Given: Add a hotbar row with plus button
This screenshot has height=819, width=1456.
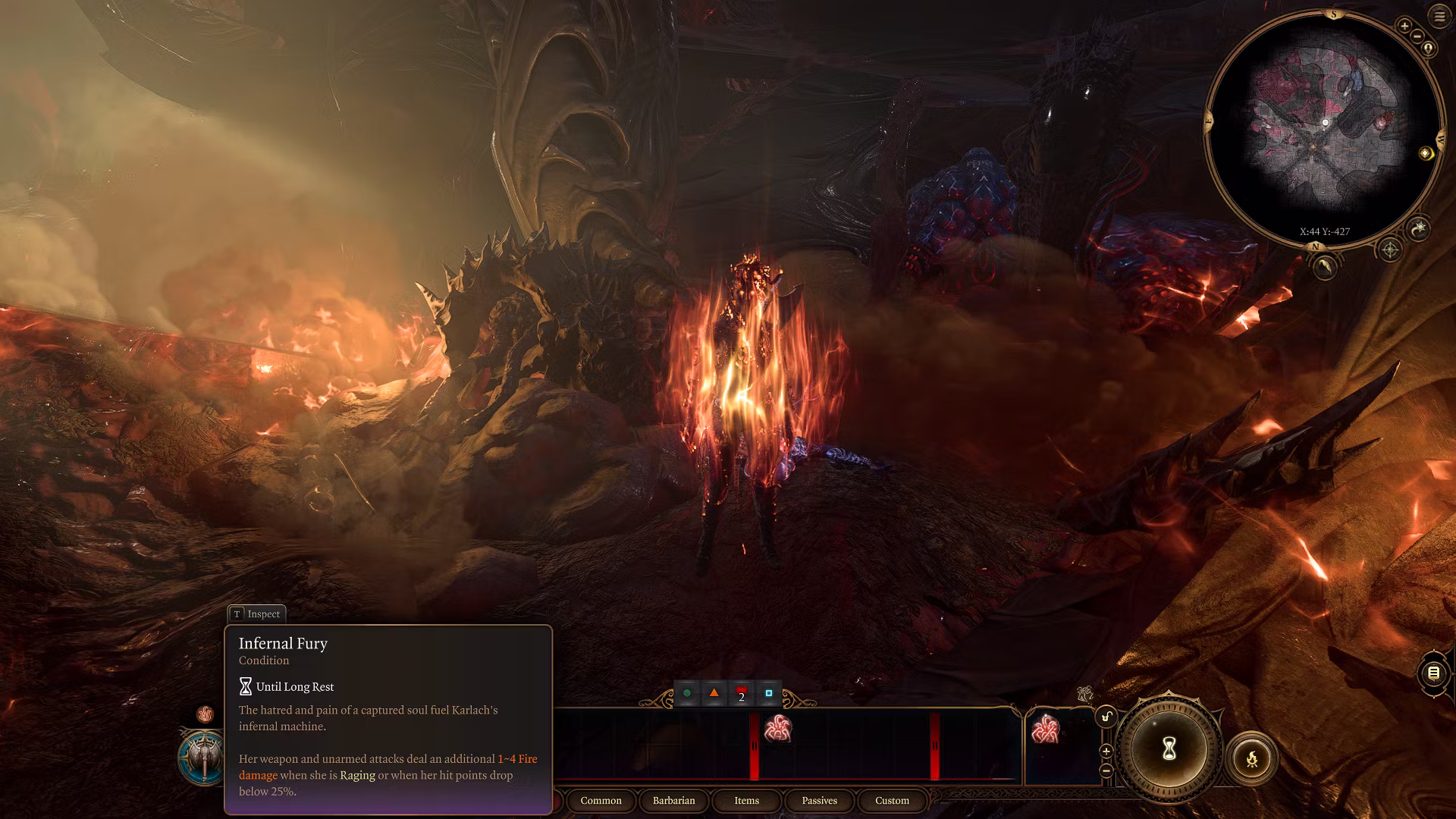Looking at the screenshot, I should (x=1106, y=752).
